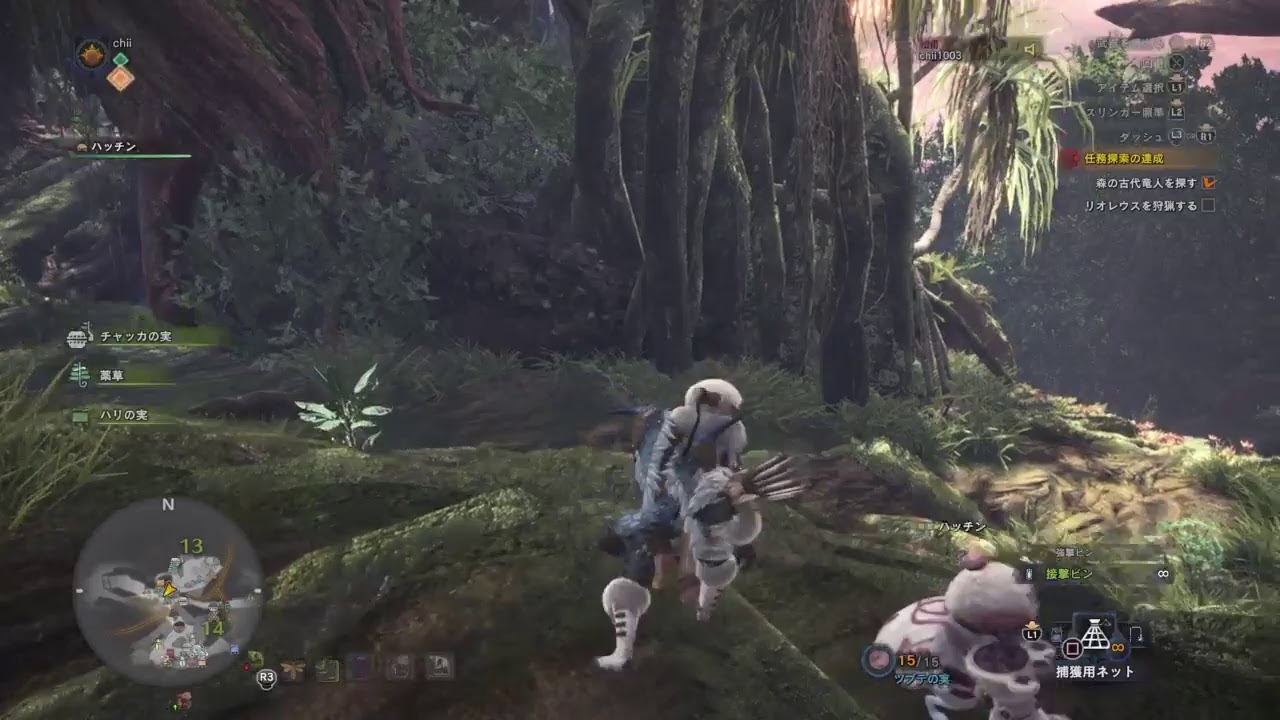This screenshot has width=1280, height=720.
Task: Click the R3 minimap button icon
Action: point(267,679)
